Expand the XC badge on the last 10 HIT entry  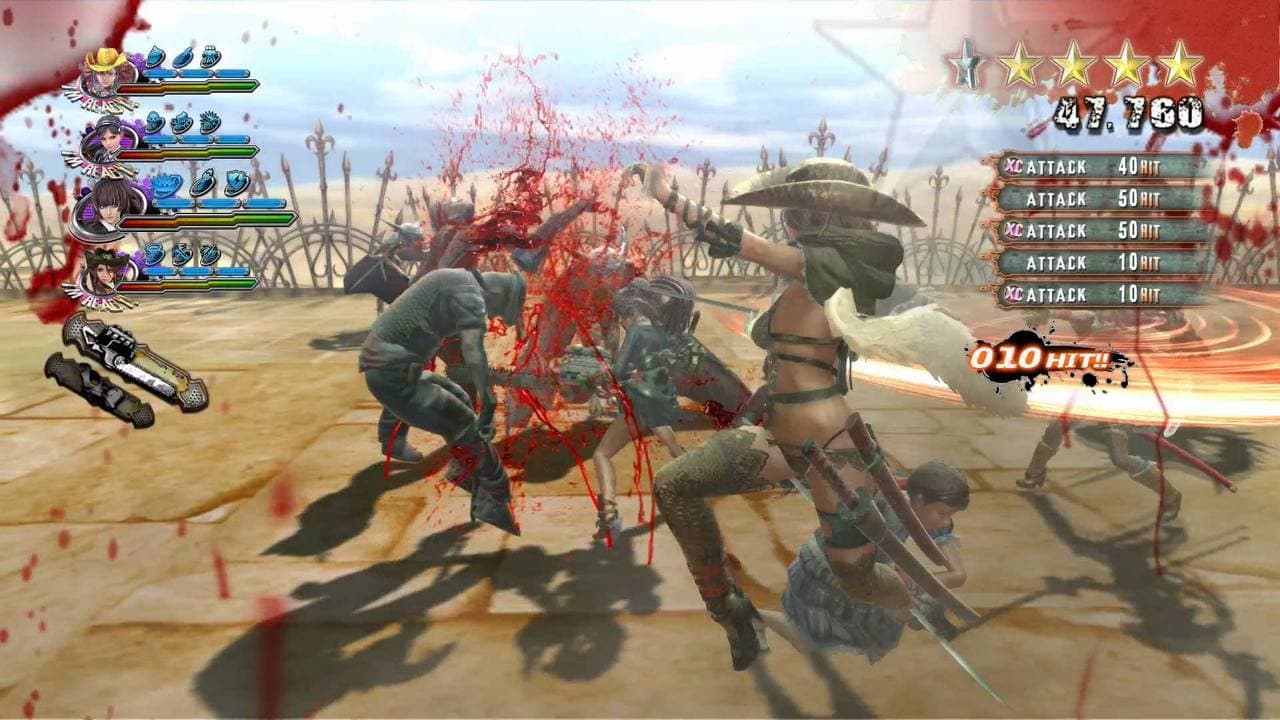pos(1013,292)
